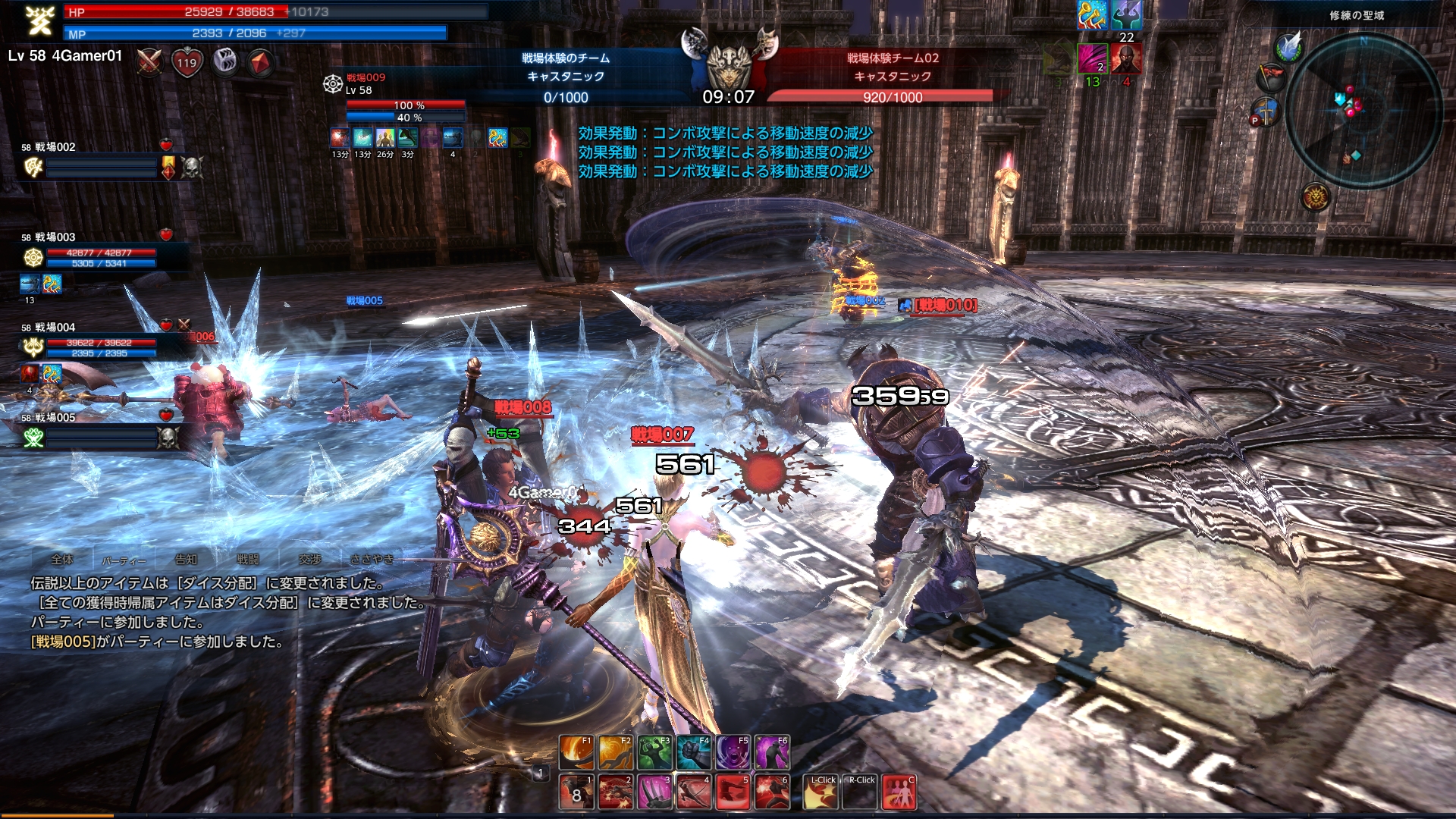This screenshot has width=1456, height=819.
Task: Click the trumpet buff icon at top
Action: tap(1091, 15)
